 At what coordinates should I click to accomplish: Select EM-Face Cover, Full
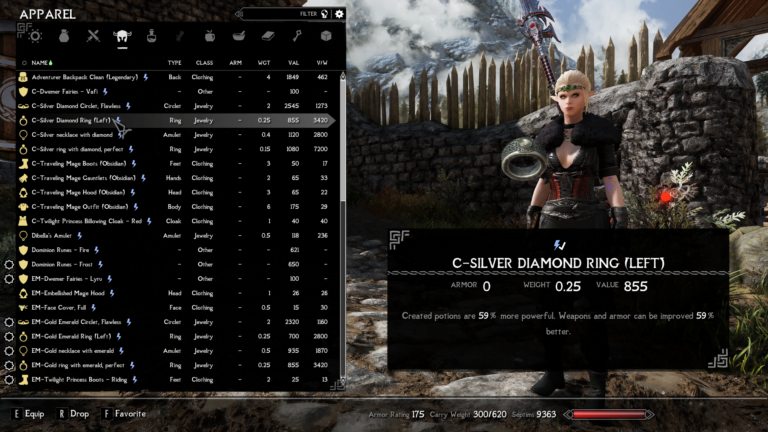(62, 307)
